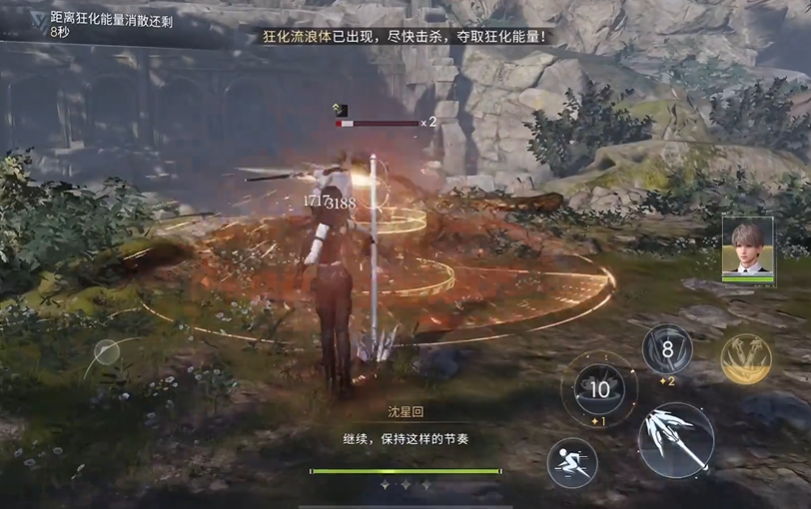This screenshot has height=509, width=811.
Task: Activate the dodge sprint button
Action: (x=572, y=463)
